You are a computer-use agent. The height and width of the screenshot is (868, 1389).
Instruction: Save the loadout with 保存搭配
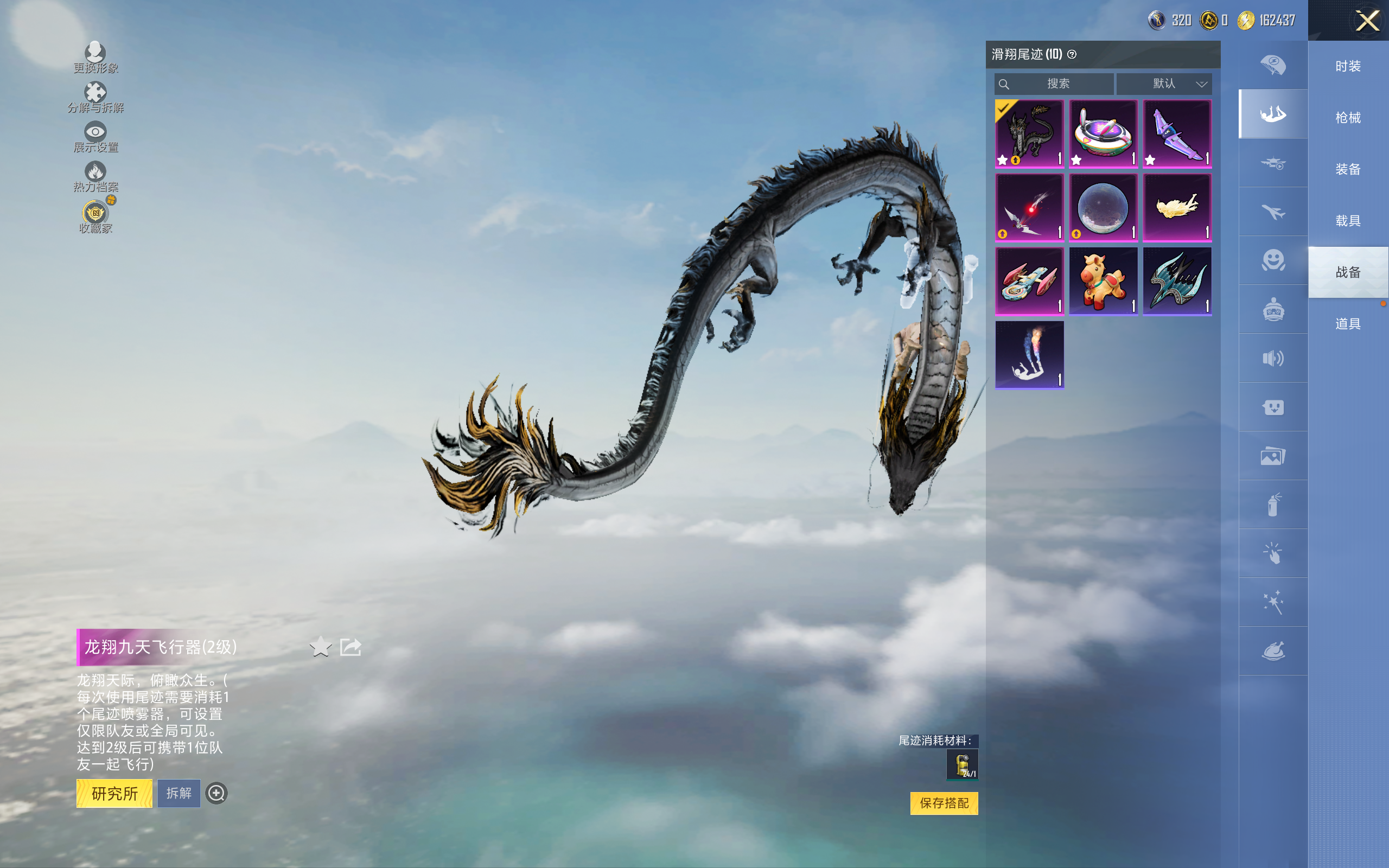point(944,803)
